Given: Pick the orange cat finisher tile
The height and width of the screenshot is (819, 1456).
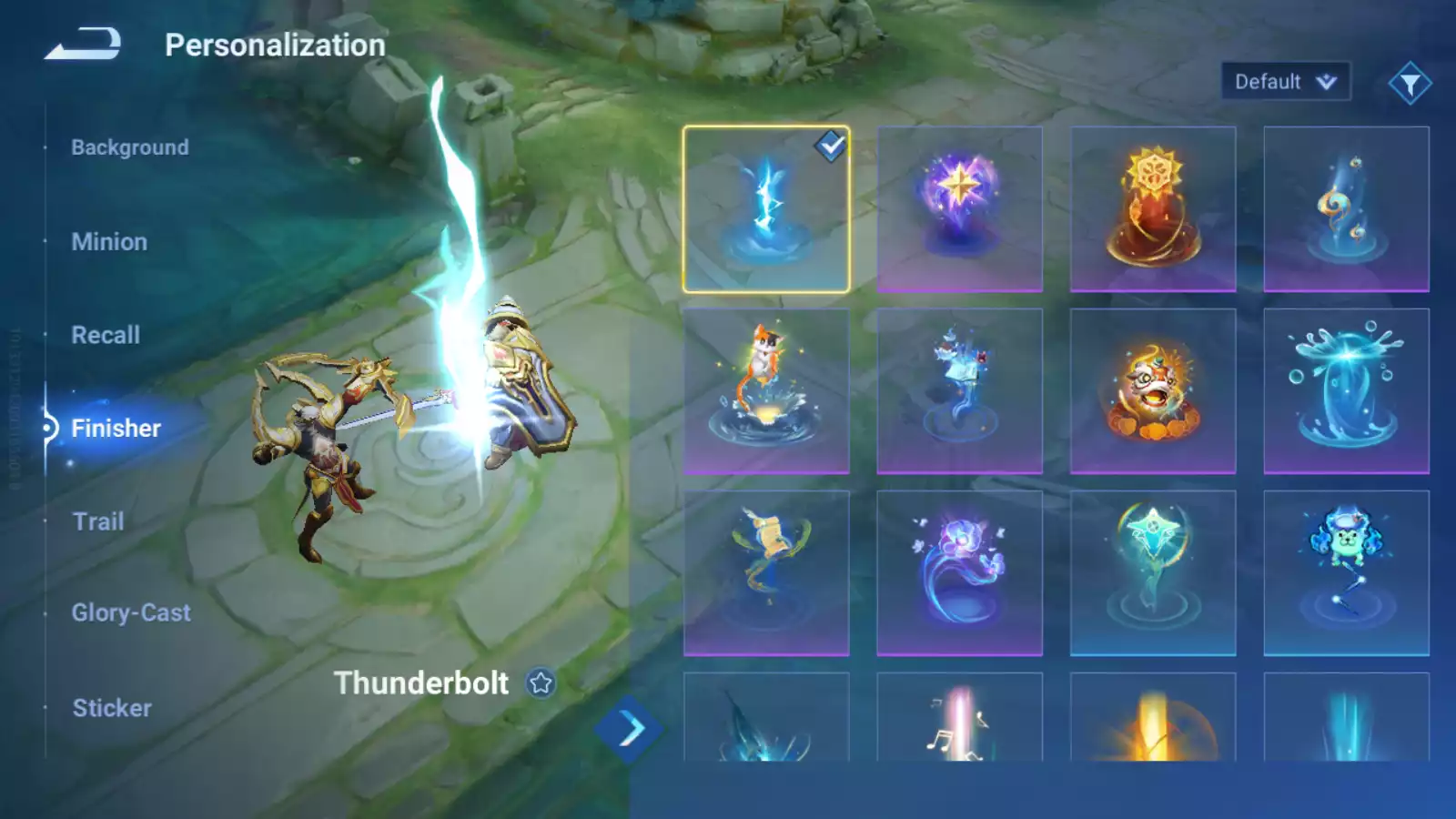Looking at the screenshot, I should [x=766, y=391].
